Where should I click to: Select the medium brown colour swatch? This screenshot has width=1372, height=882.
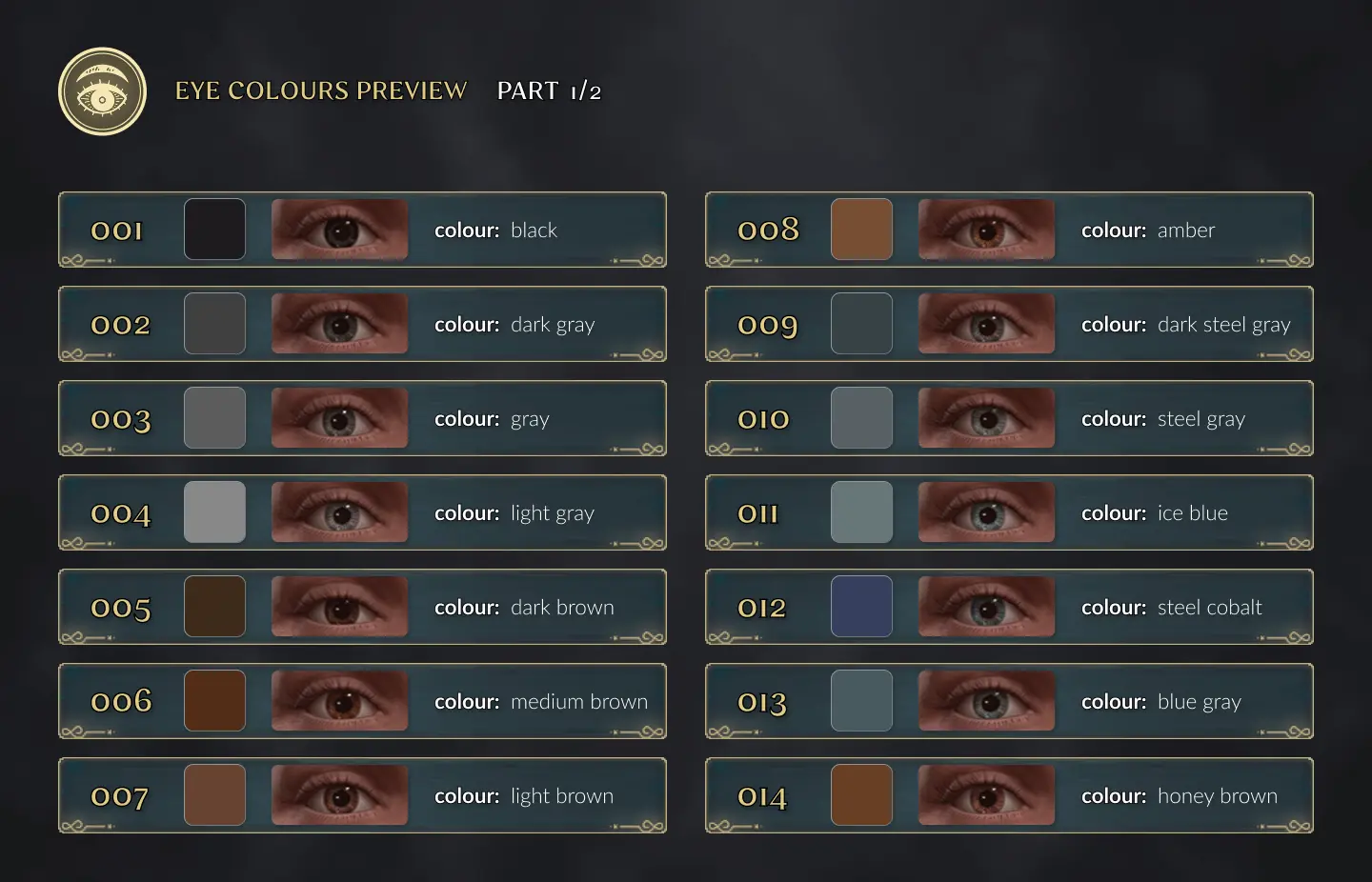point(214,701)
